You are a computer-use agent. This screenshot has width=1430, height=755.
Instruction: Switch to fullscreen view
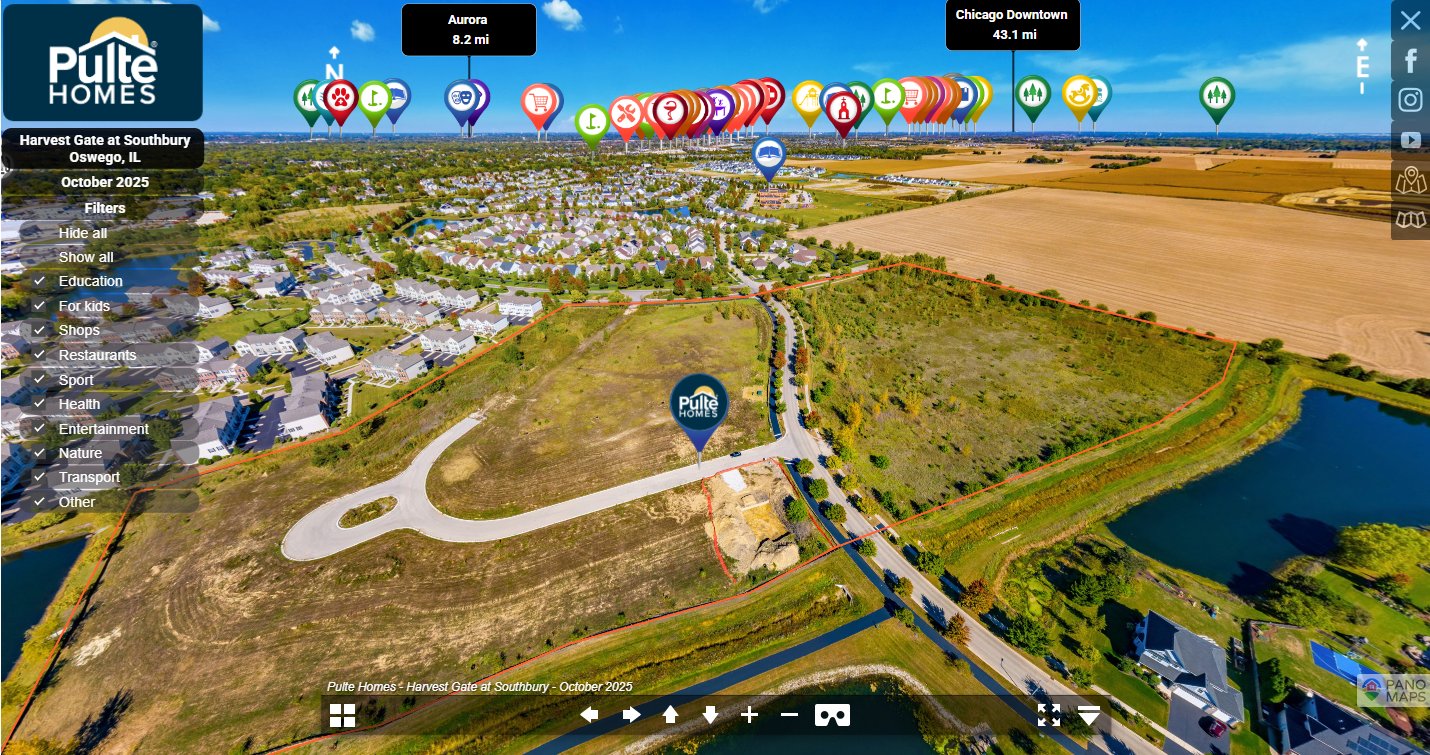pyautogui.click(x=1048, y=715)
